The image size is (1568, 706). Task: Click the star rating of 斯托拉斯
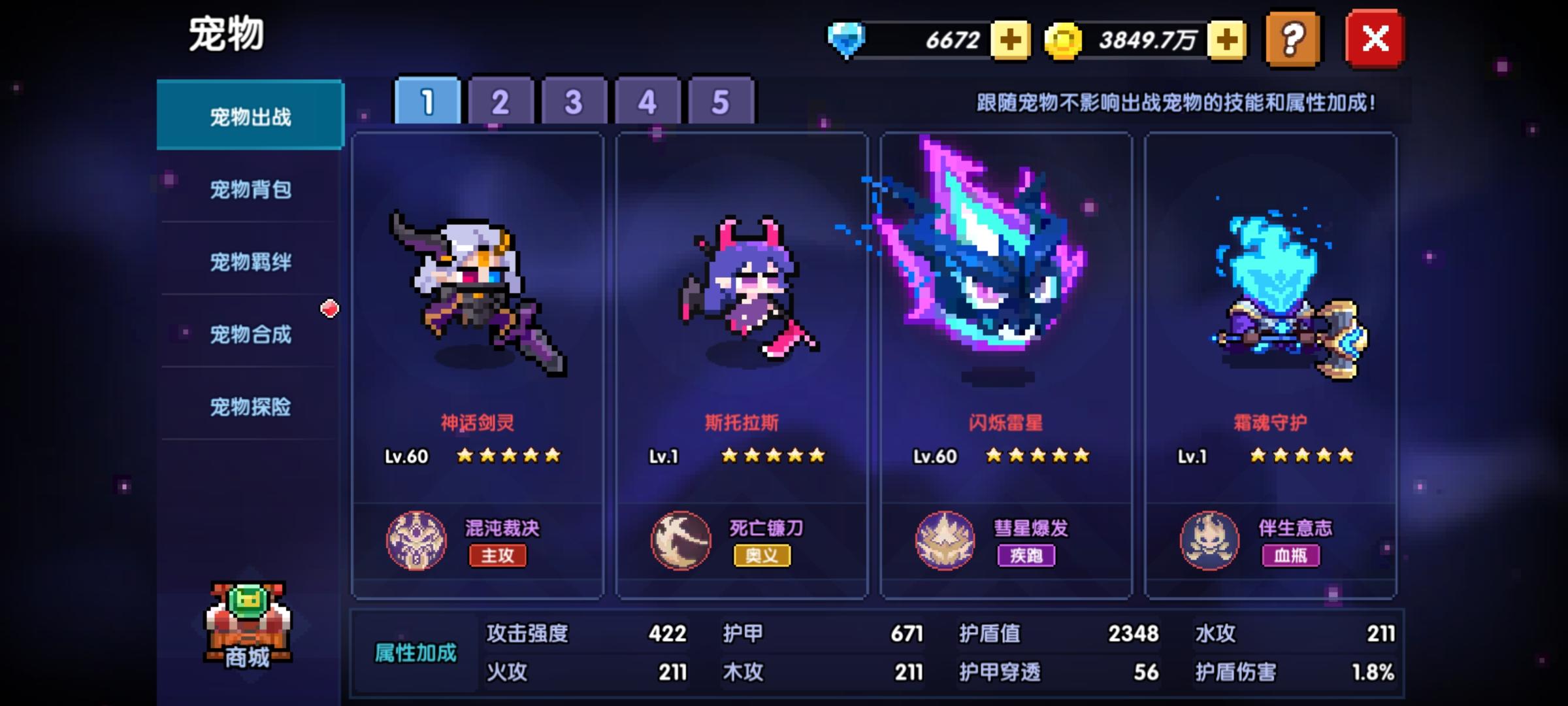(x=774, y=456)
